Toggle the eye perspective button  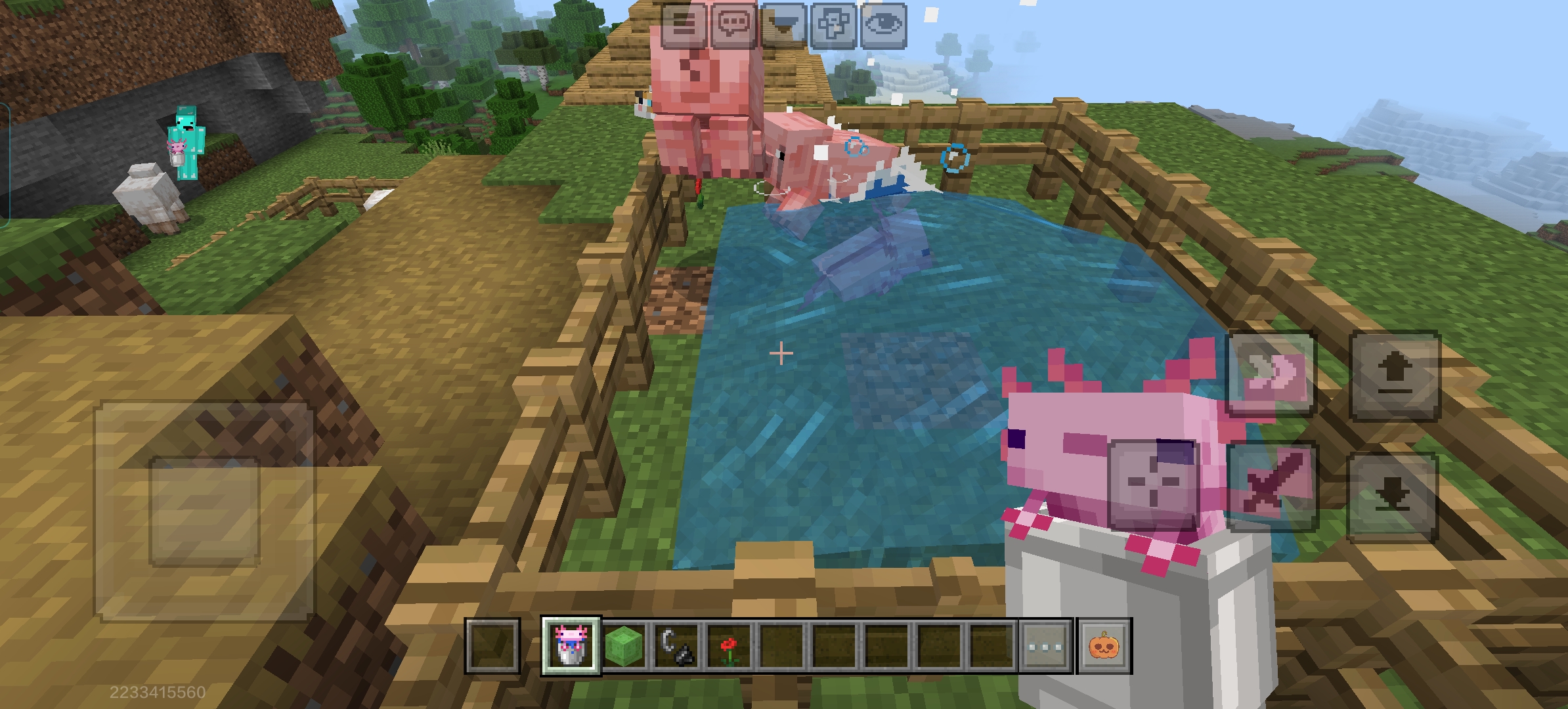tap(884, 24)
